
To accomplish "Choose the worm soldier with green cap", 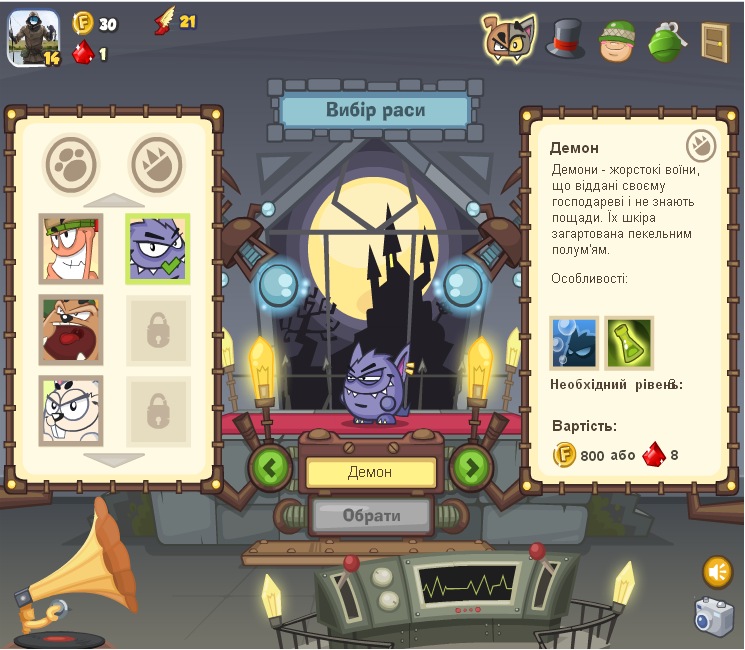I will click(71, 248).
